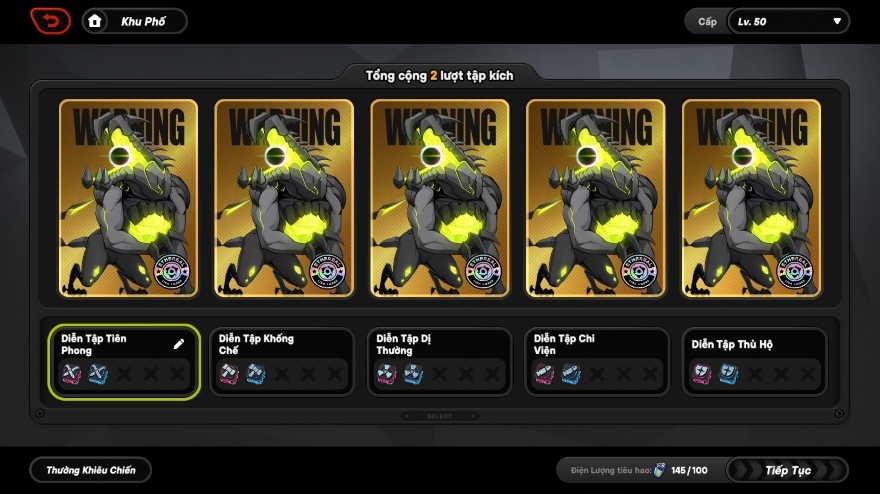Select the Diễn Tập Khống Chế drill
880x494 pixels.
281,361
